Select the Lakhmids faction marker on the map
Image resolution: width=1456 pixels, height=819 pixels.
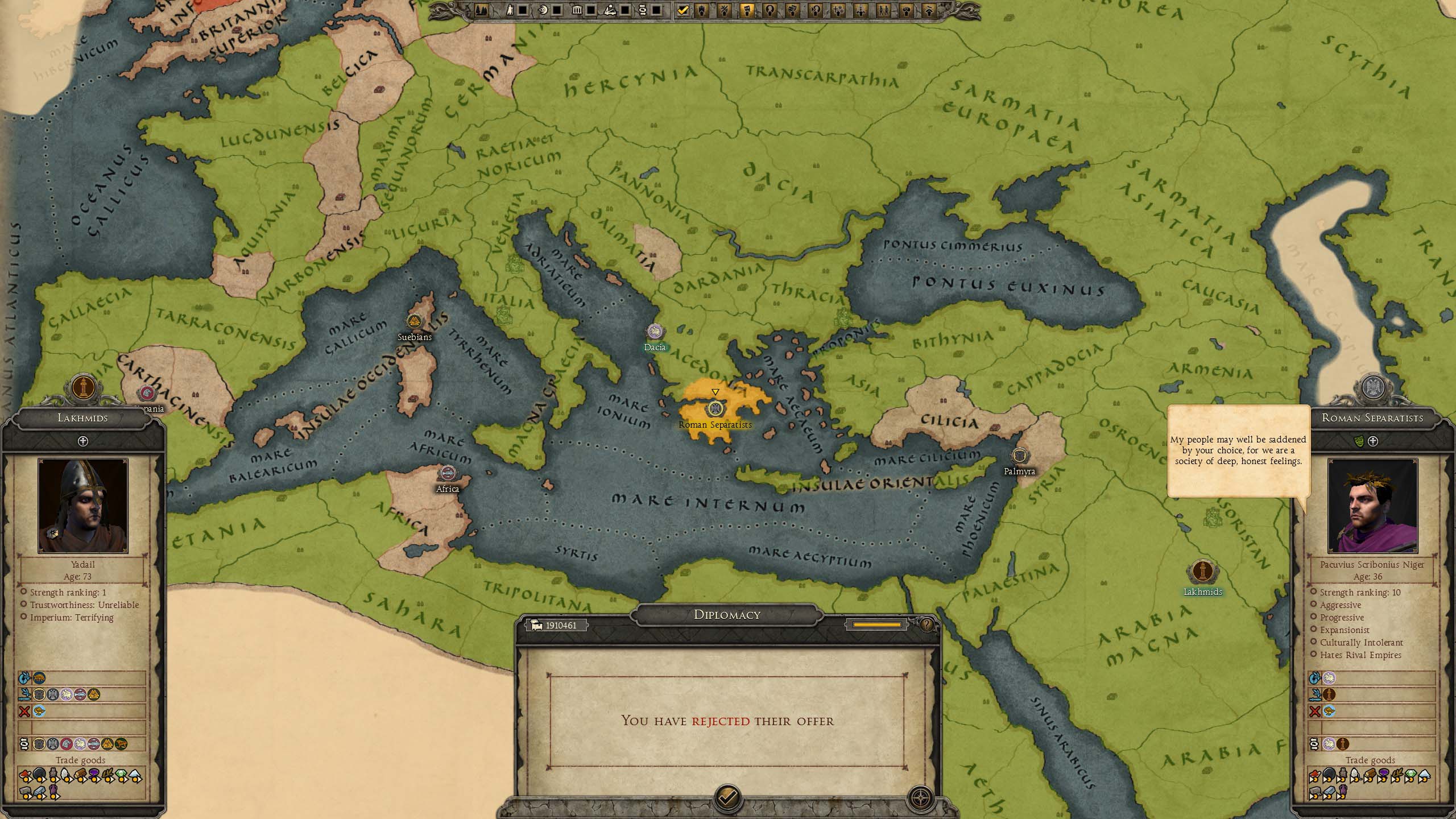click(1202, 572)
